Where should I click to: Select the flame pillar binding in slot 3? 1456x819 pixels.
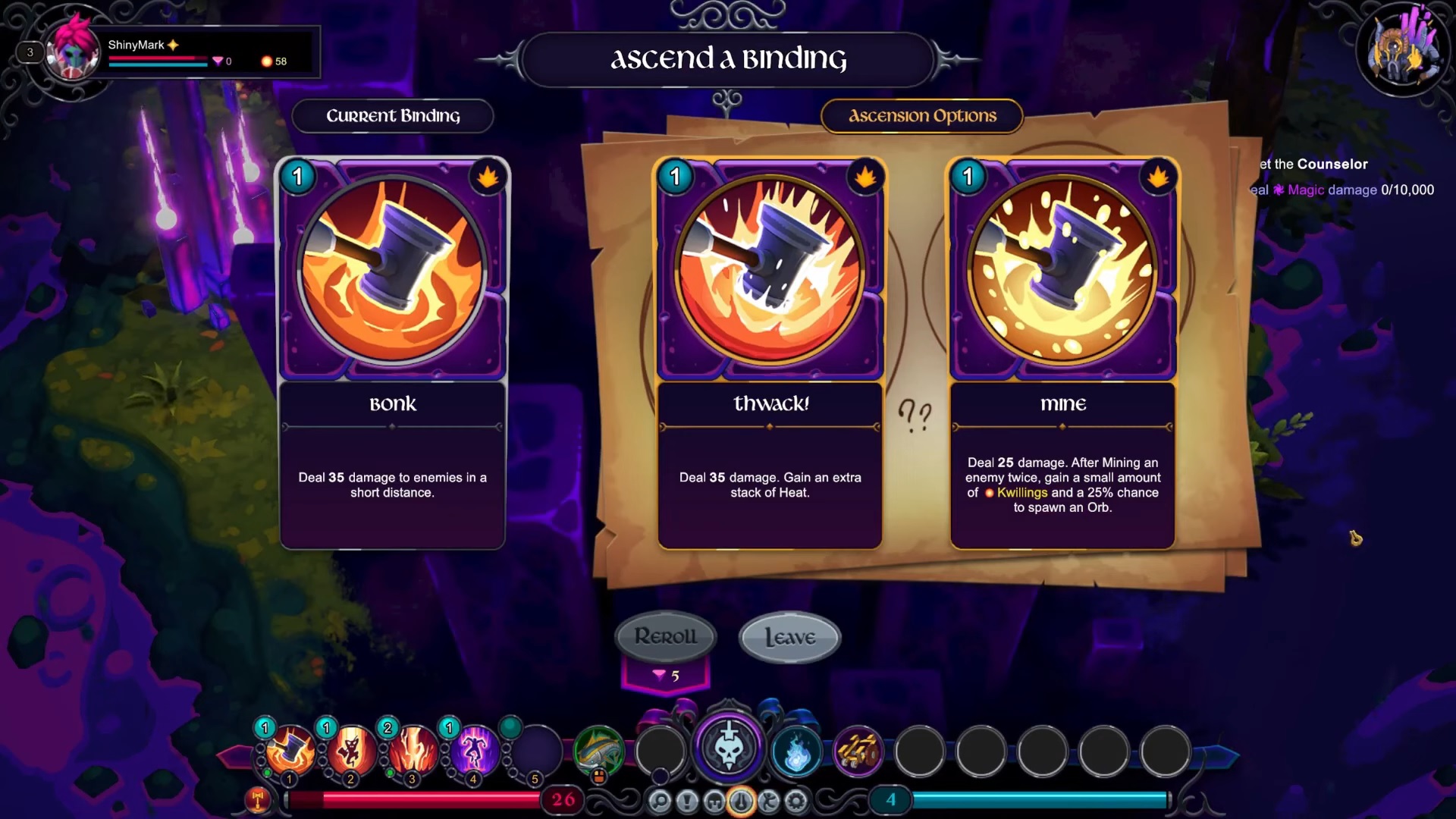pos(413,751)
